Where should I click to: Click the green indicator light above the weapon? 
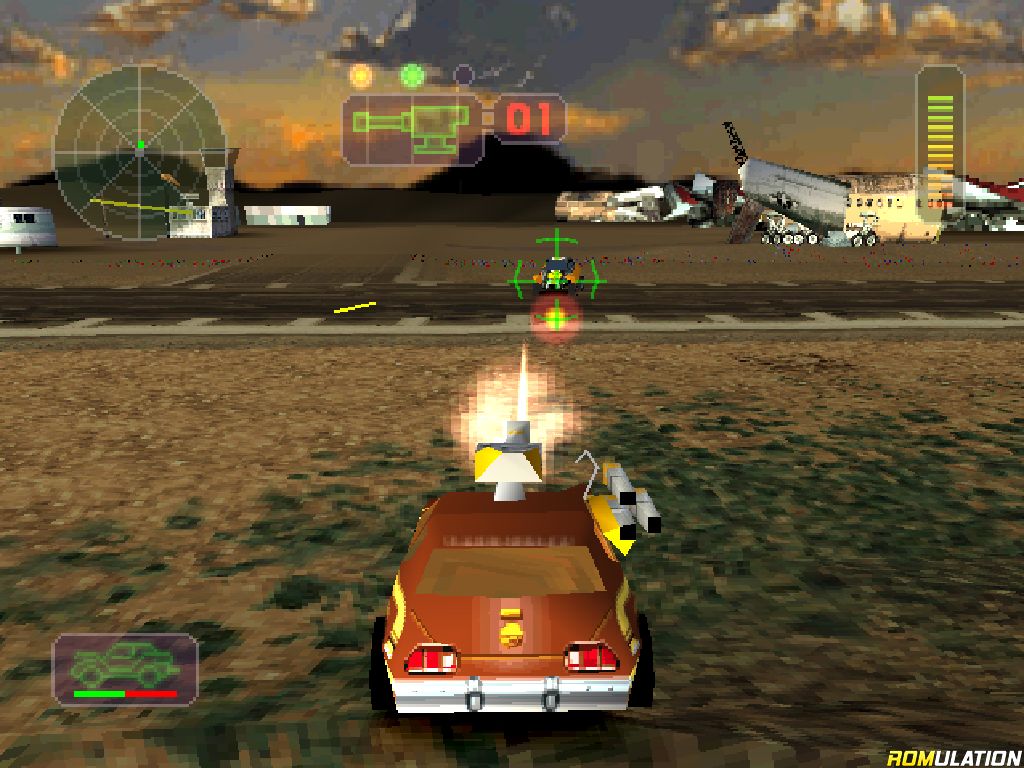[x=412, y=75]
